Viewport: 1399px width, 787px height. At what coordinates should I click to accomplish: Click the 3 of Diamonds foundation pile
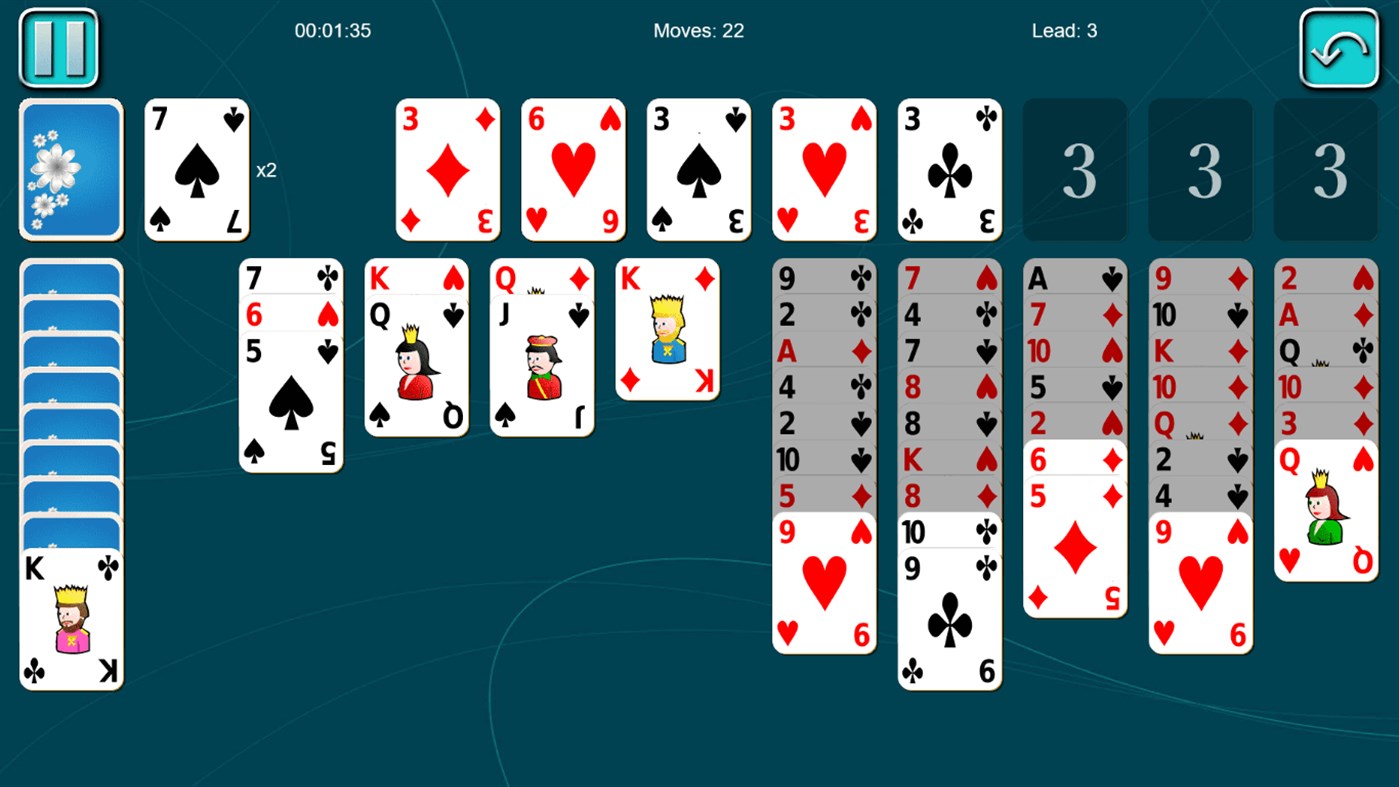447,168
